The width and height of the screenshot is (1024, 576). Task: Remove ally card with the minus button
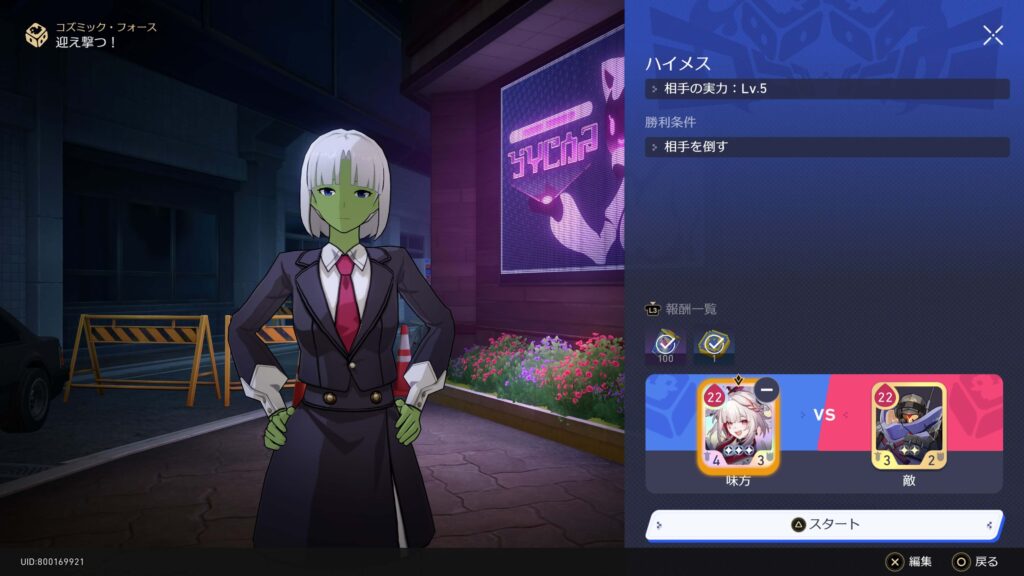point(767,390)
